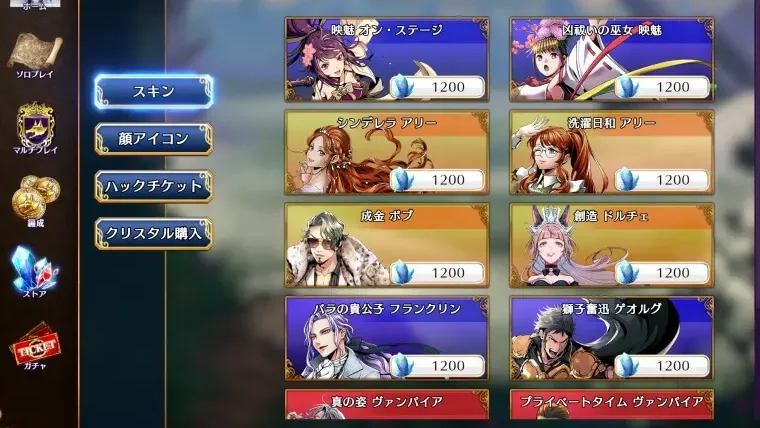The width and height of the screenshot is (760, 428).
Task: Select the 映魅 オン・ステージ skin
Action: click(386, 59)
